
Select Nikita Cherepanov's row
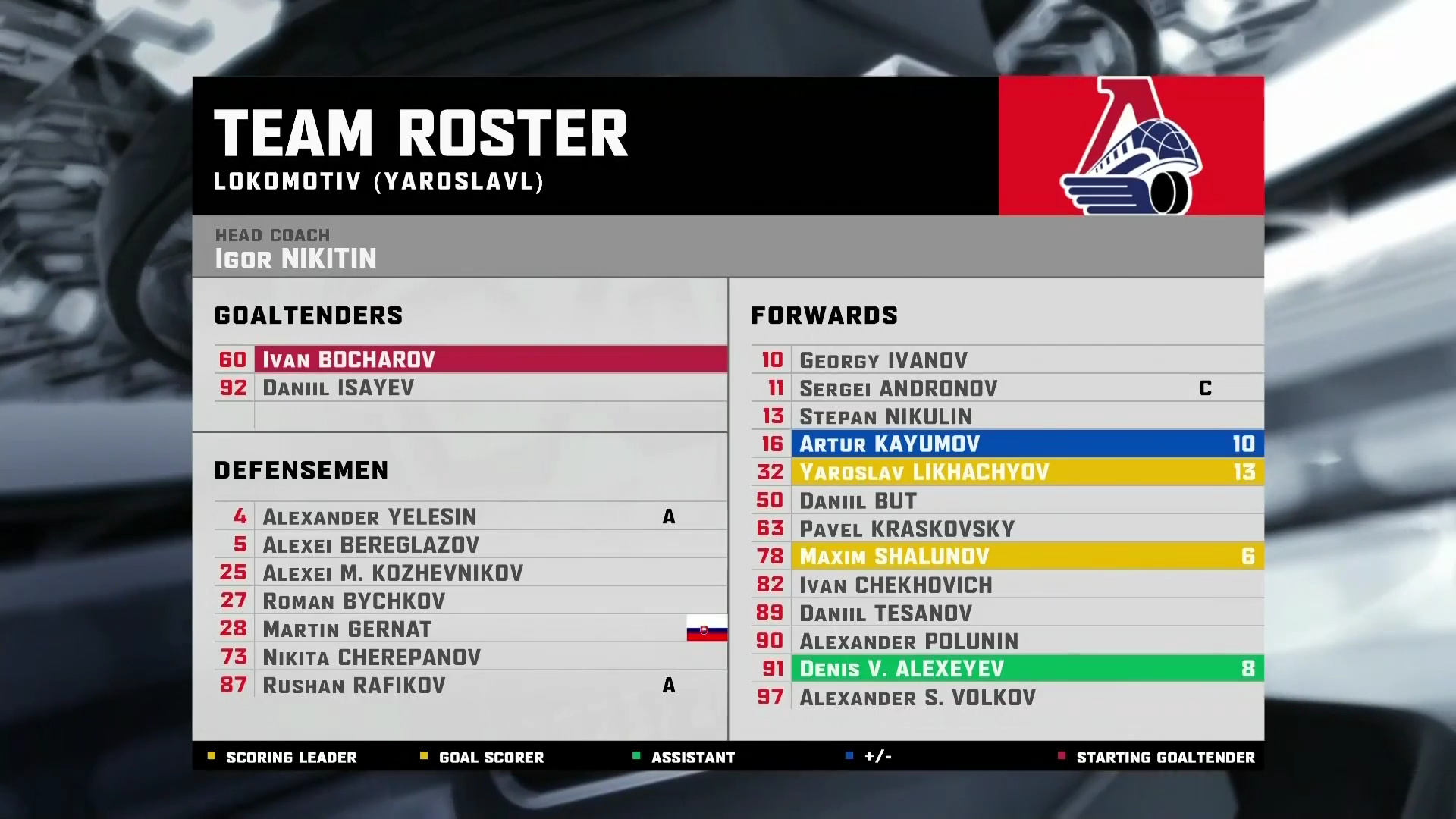click(x=372, y=657)
